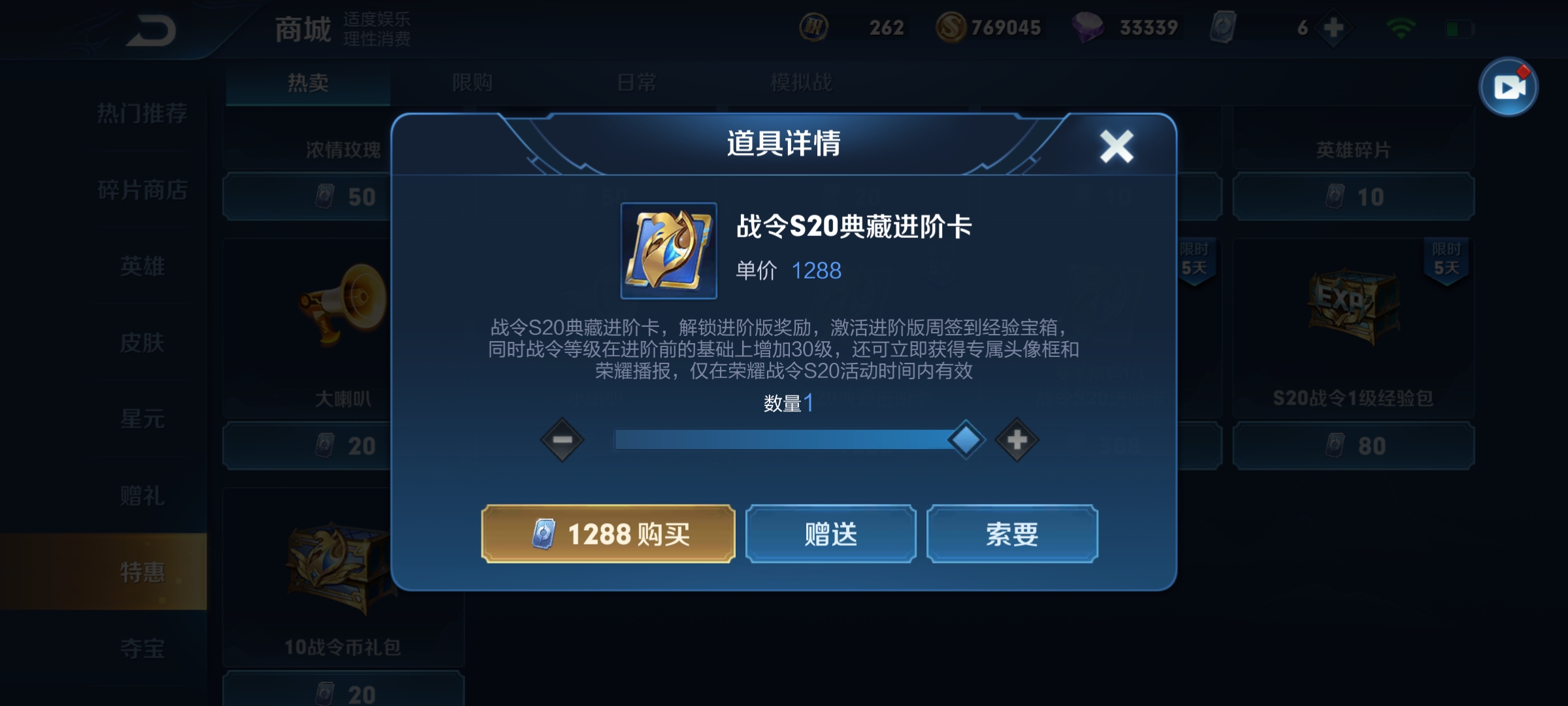This screenshot has width=1568, height=706.
Task: Click the coupon icon showing 262
Action: click(814, 27)
